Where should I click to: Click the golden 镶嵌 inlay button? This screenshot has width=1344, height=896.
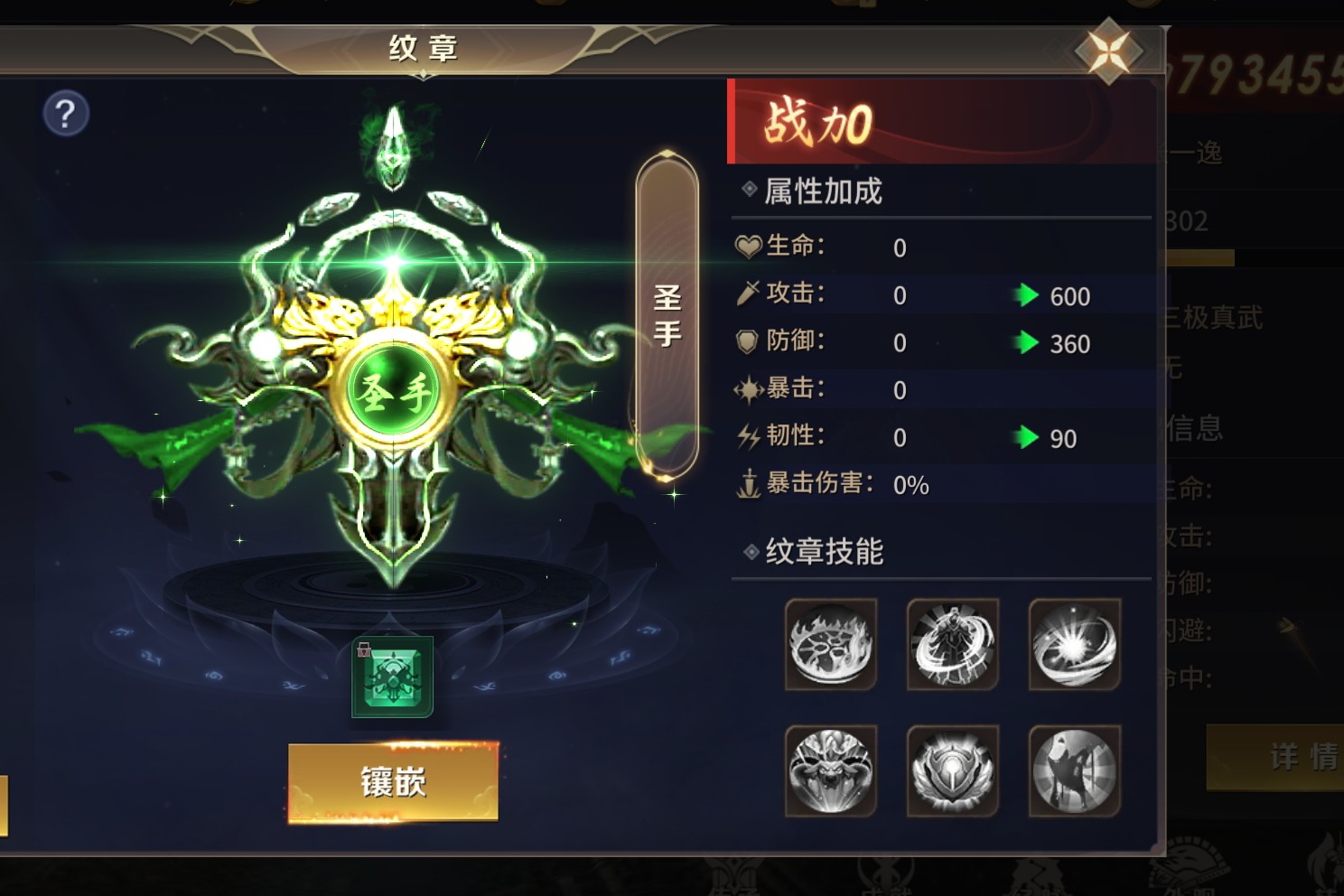[393, 782]
